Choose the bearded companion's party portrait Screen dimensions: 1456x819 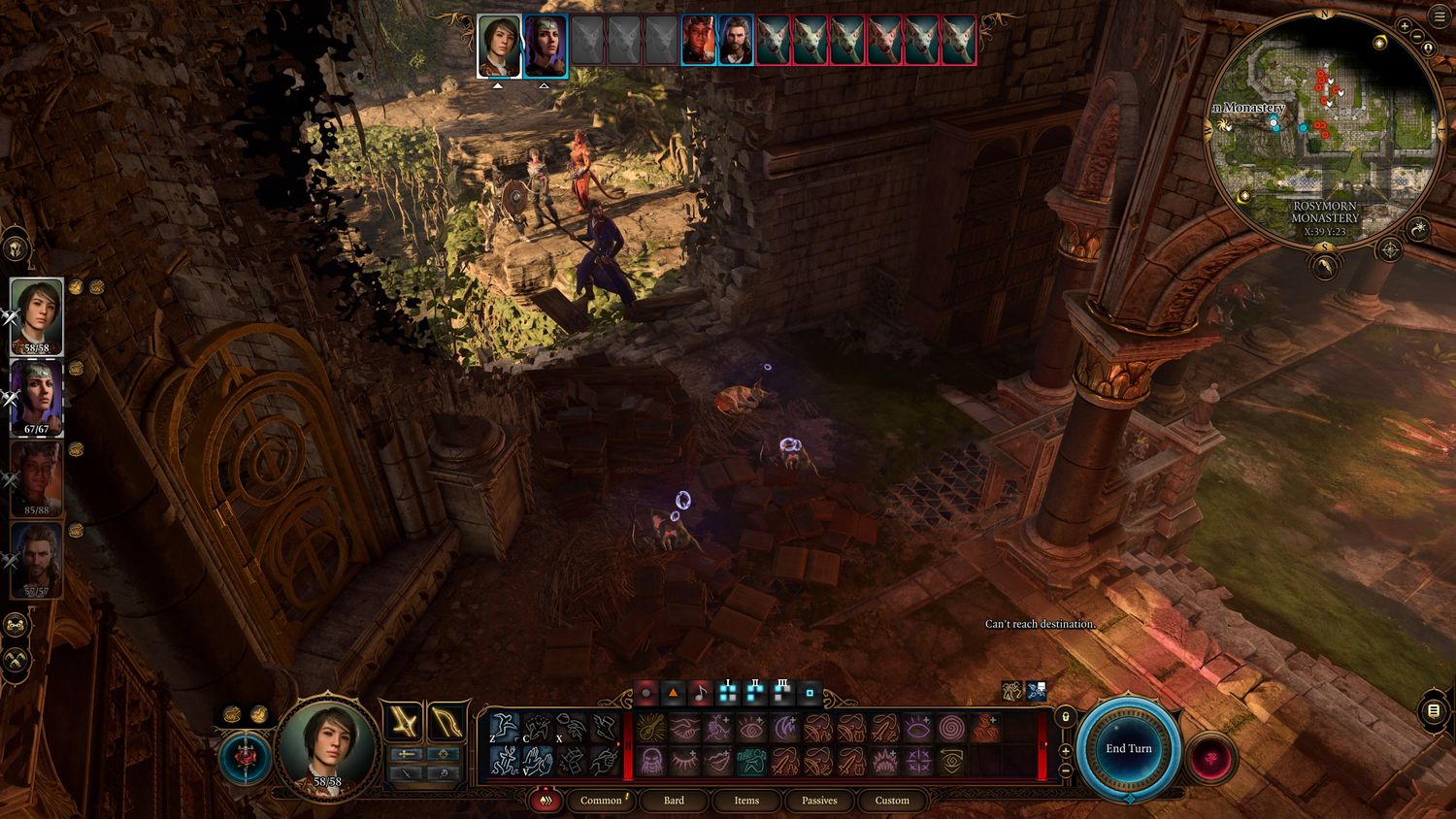pos(37,560)
